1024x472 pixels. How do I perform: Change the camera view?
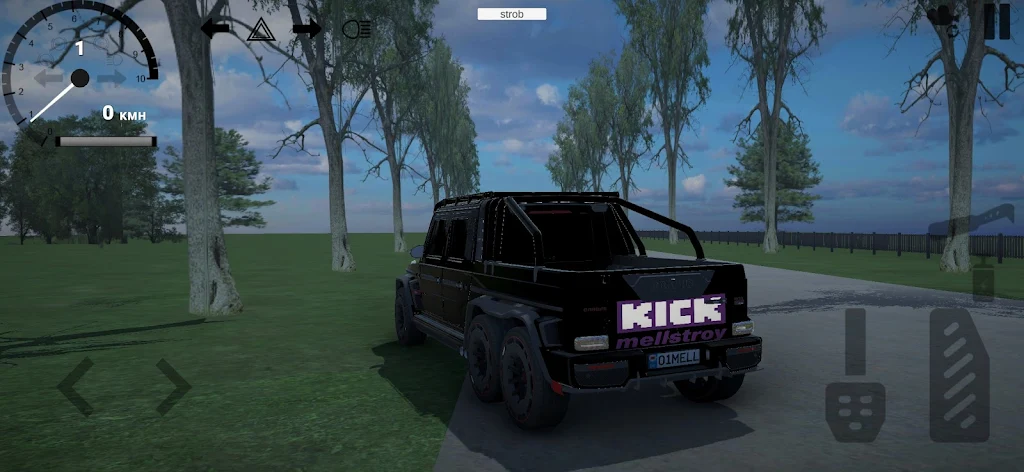tap(941, 16)
